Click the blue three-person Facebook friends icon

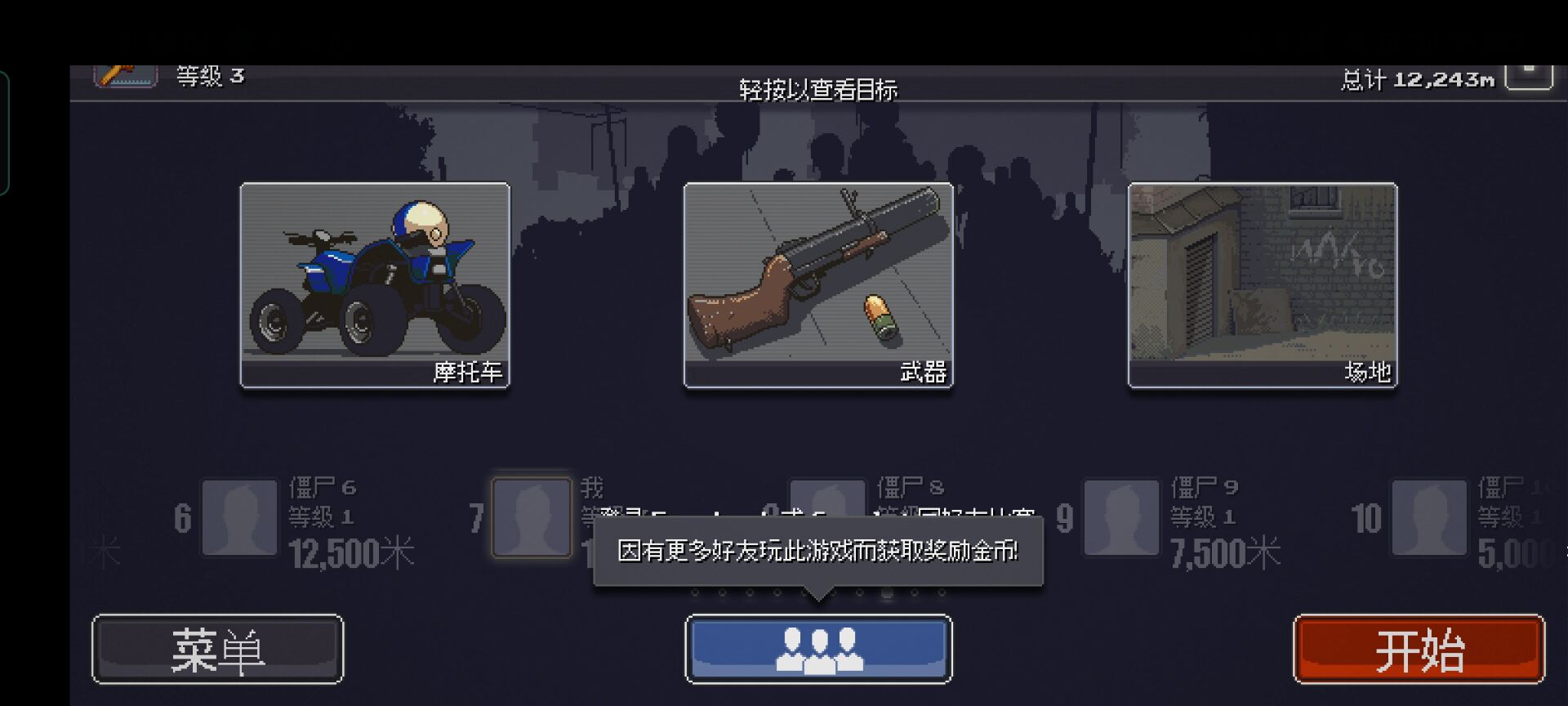click(x=818, y=648)
